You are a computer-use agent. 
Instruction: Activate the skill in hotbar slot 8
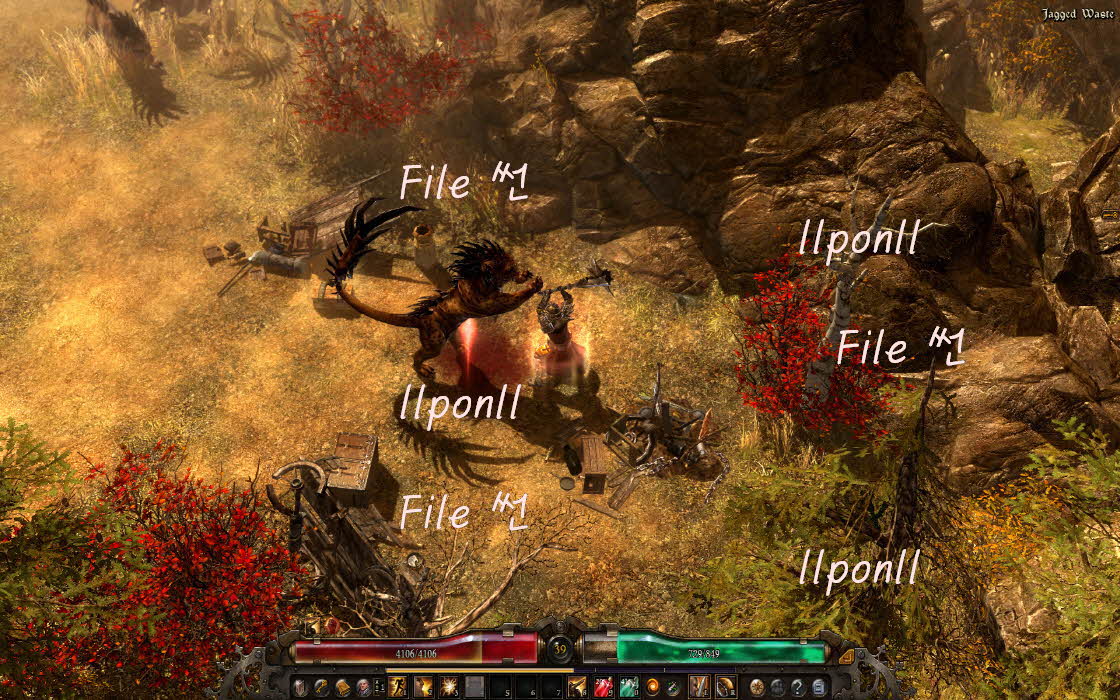click(x=578, y=687)
